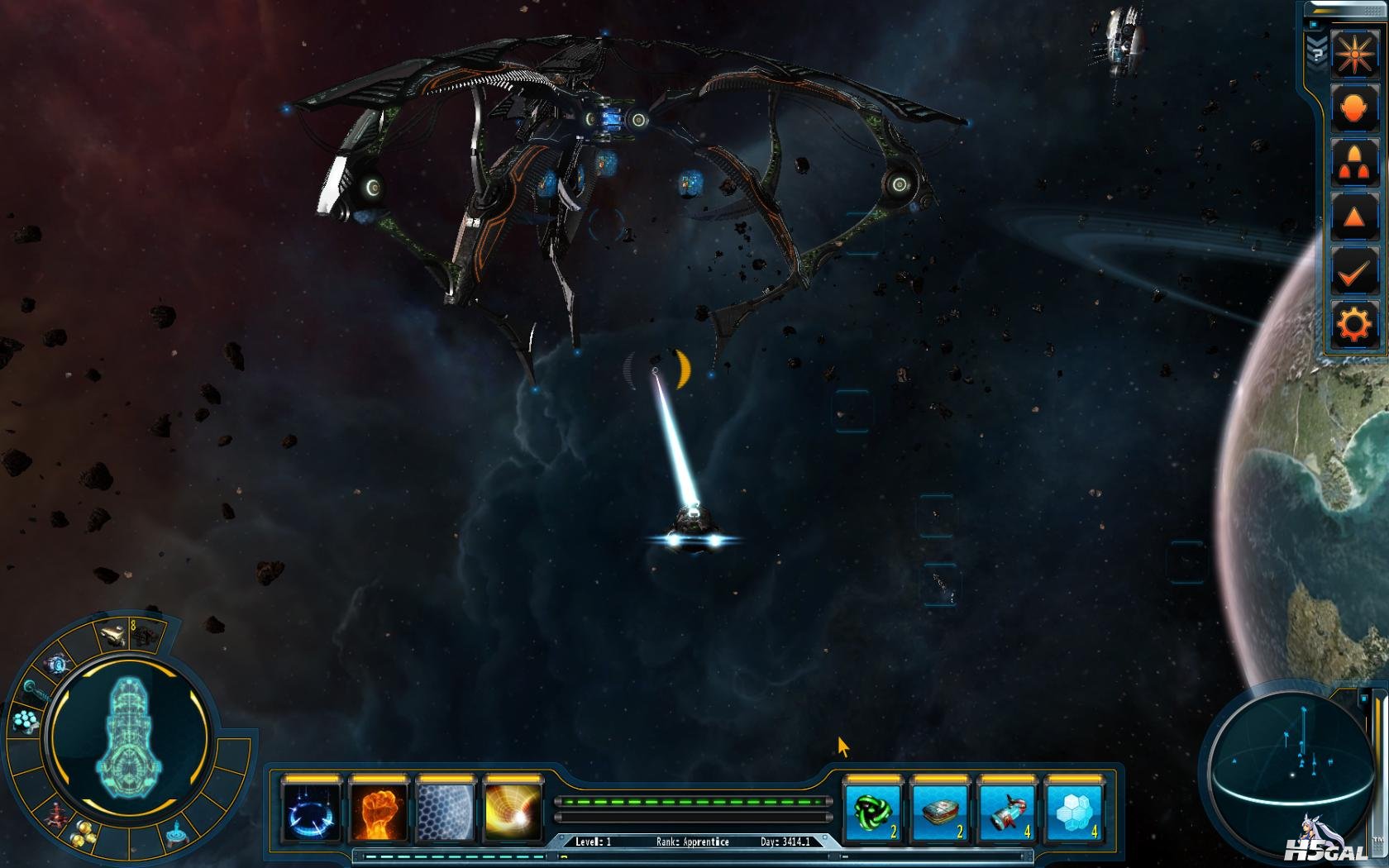Use the red-blue canister item

point(1006,812)
